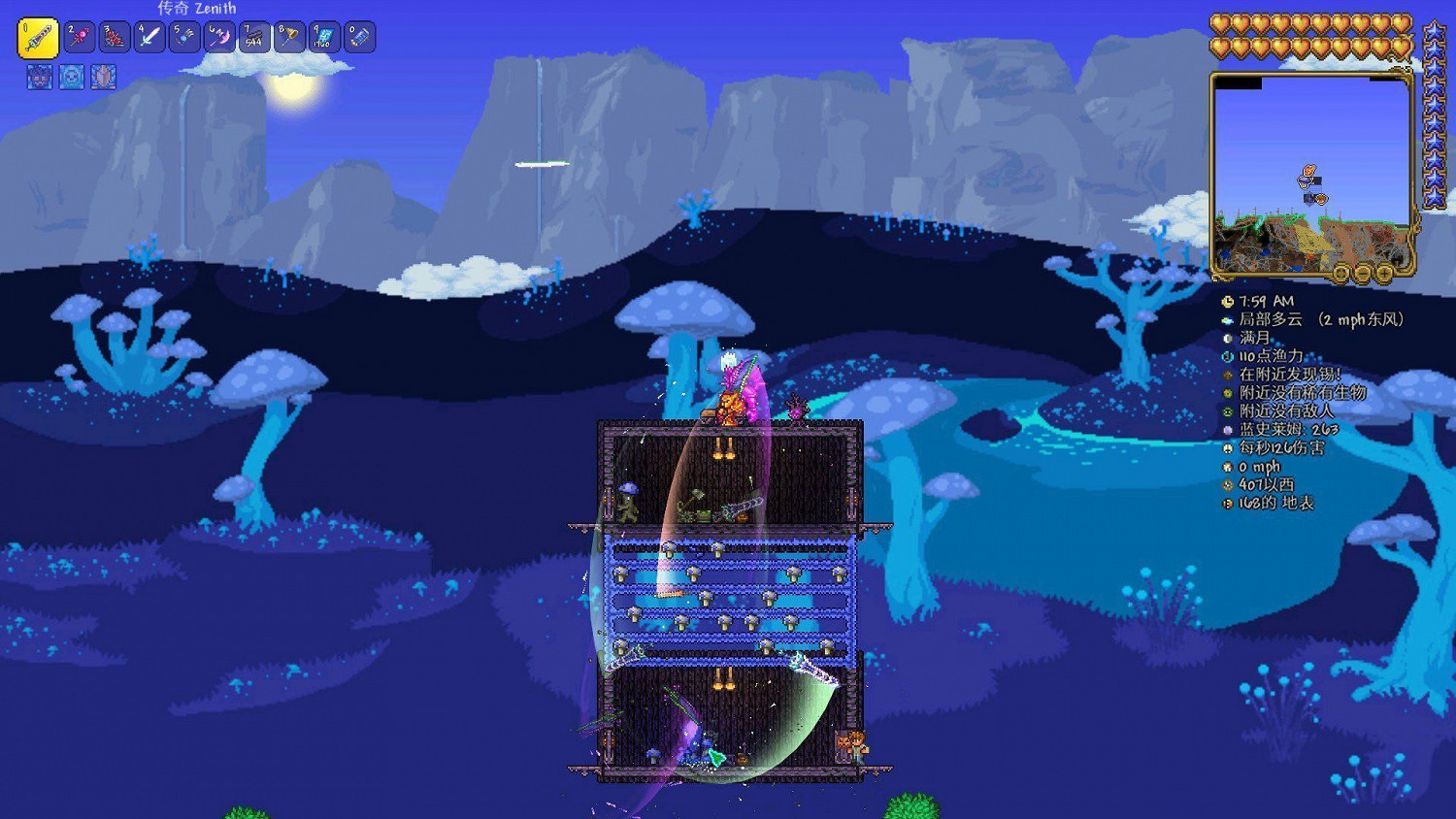Screen dimensions: 1456x819
Task: Toggle the fishing power info display
Action: [1227, 356]
